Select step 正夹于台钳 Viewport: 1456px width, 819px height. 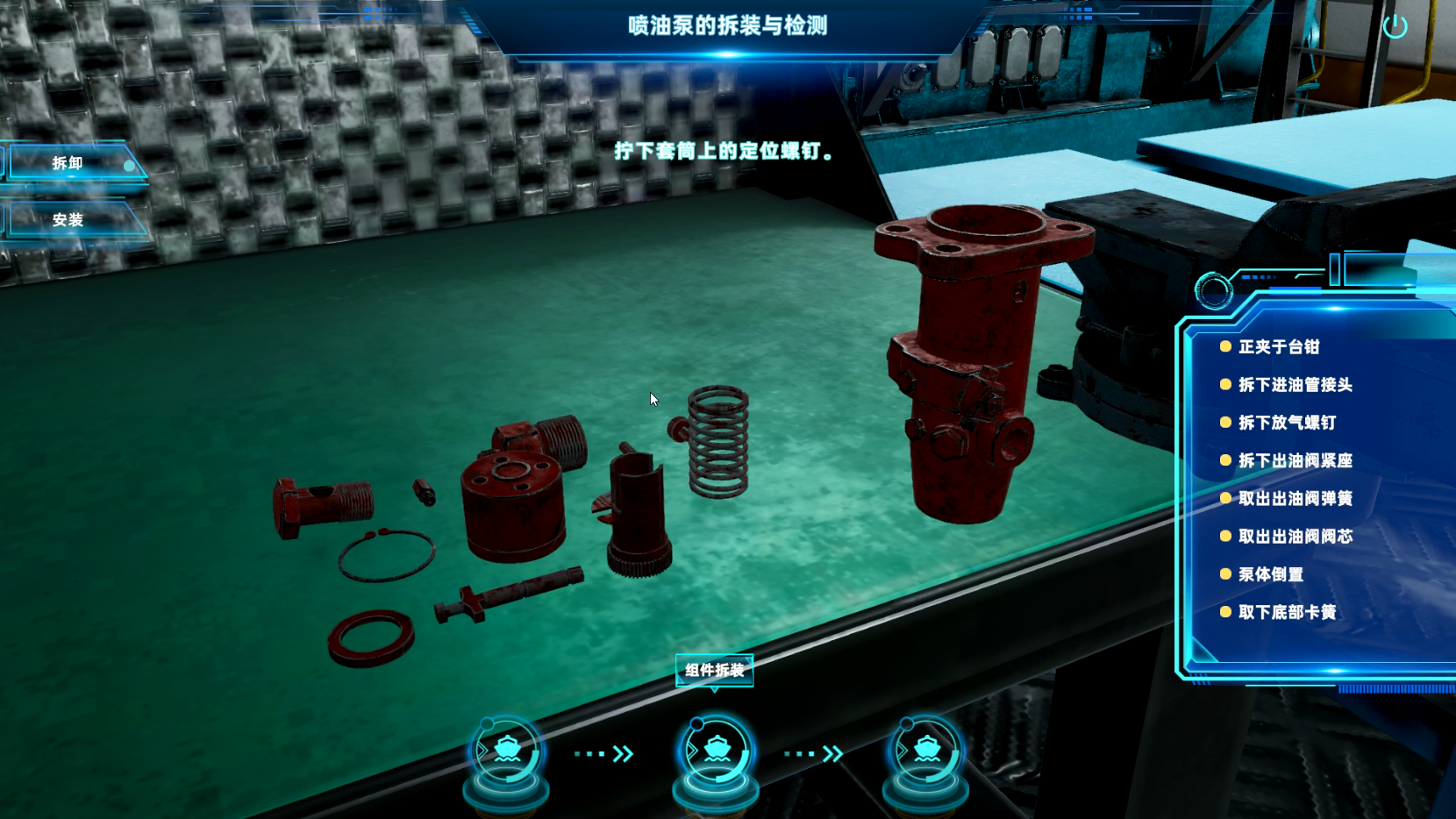coord(1278,347)
